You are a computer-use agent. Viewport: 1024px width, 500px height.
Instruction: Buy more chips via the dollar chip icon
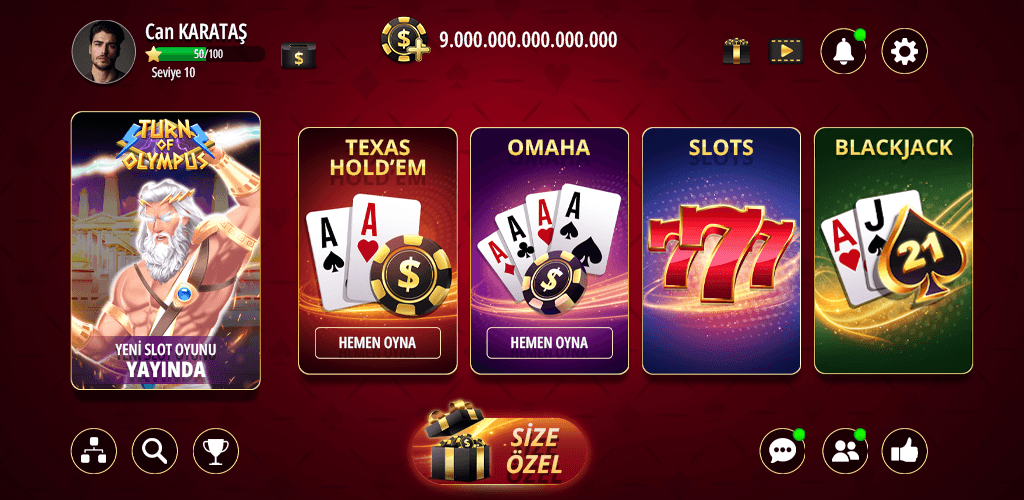point(404,41)
